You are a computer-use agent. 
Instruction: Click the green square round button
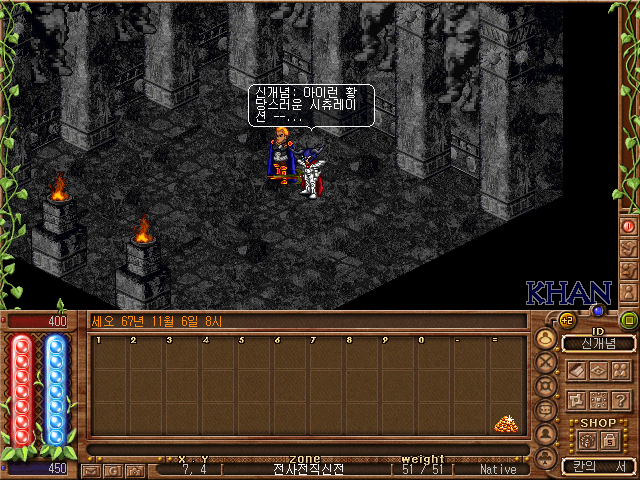629,321
